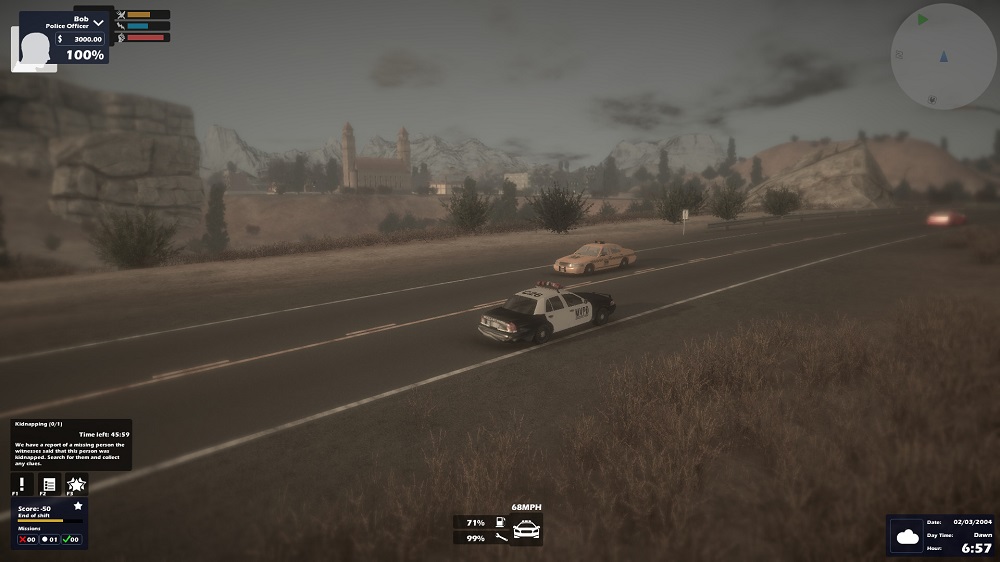Select the Kidnapping mission tracker
Screen dimensions: 1000x562
71,444
